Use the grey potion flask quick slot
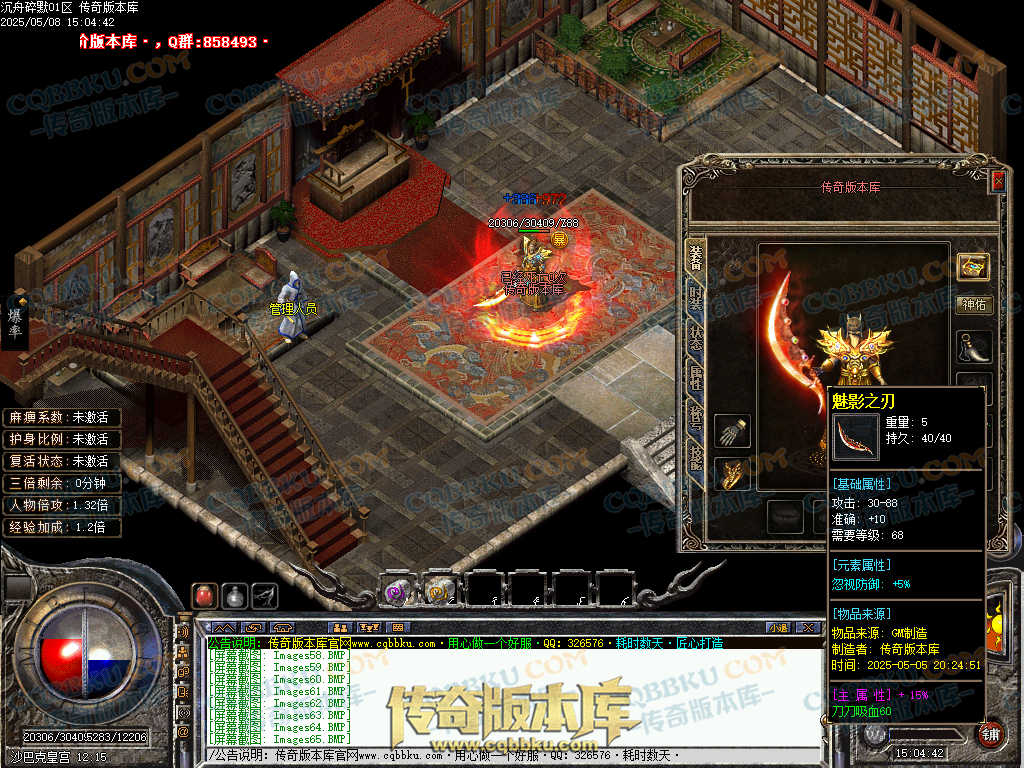Screen dimensions: 1024x768 [234, 595]
